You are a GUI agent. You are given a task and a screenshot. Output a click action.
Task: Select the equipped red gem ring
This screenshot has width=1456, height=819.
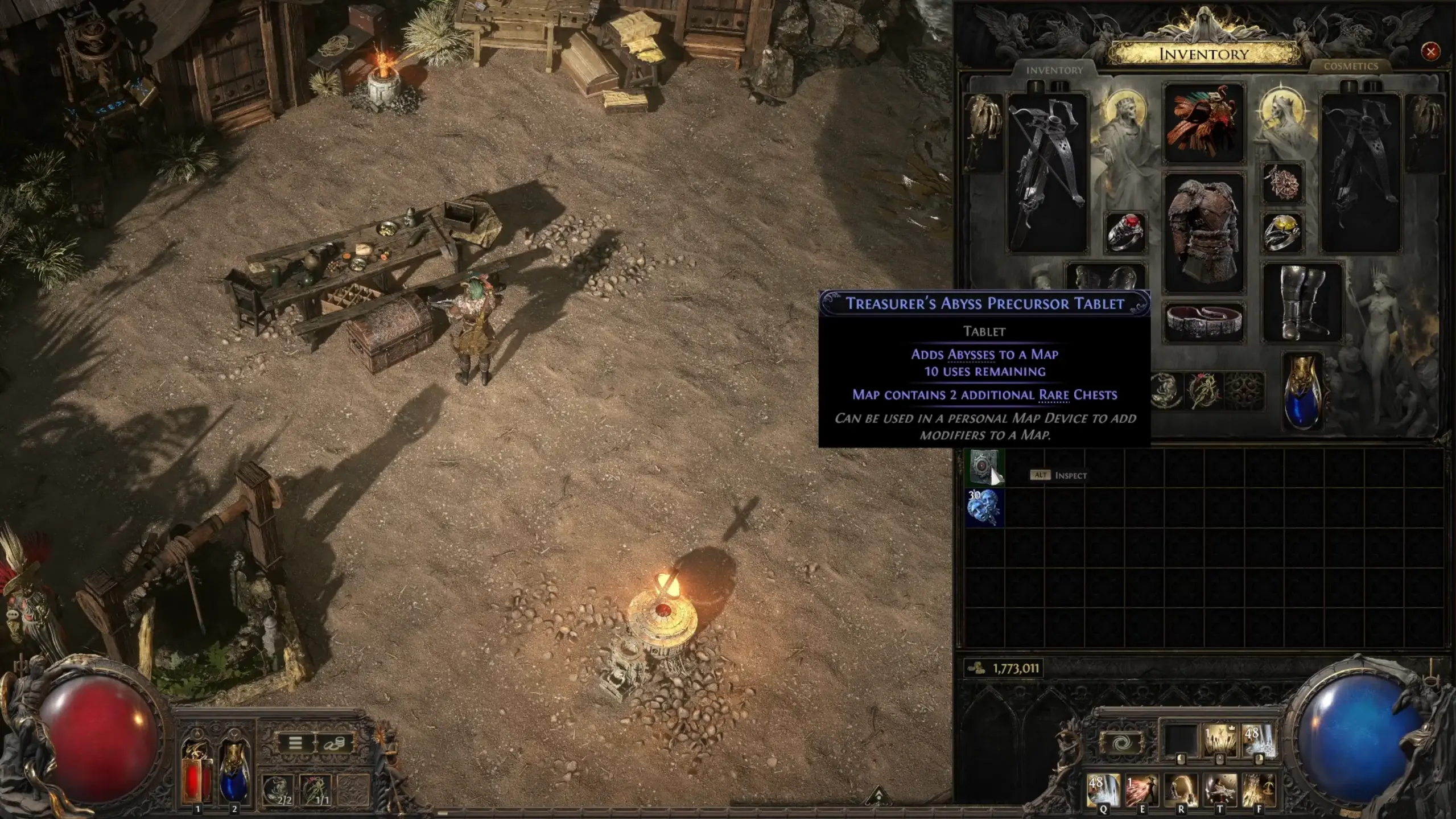pyautogui.click(x=1124, y=232)
